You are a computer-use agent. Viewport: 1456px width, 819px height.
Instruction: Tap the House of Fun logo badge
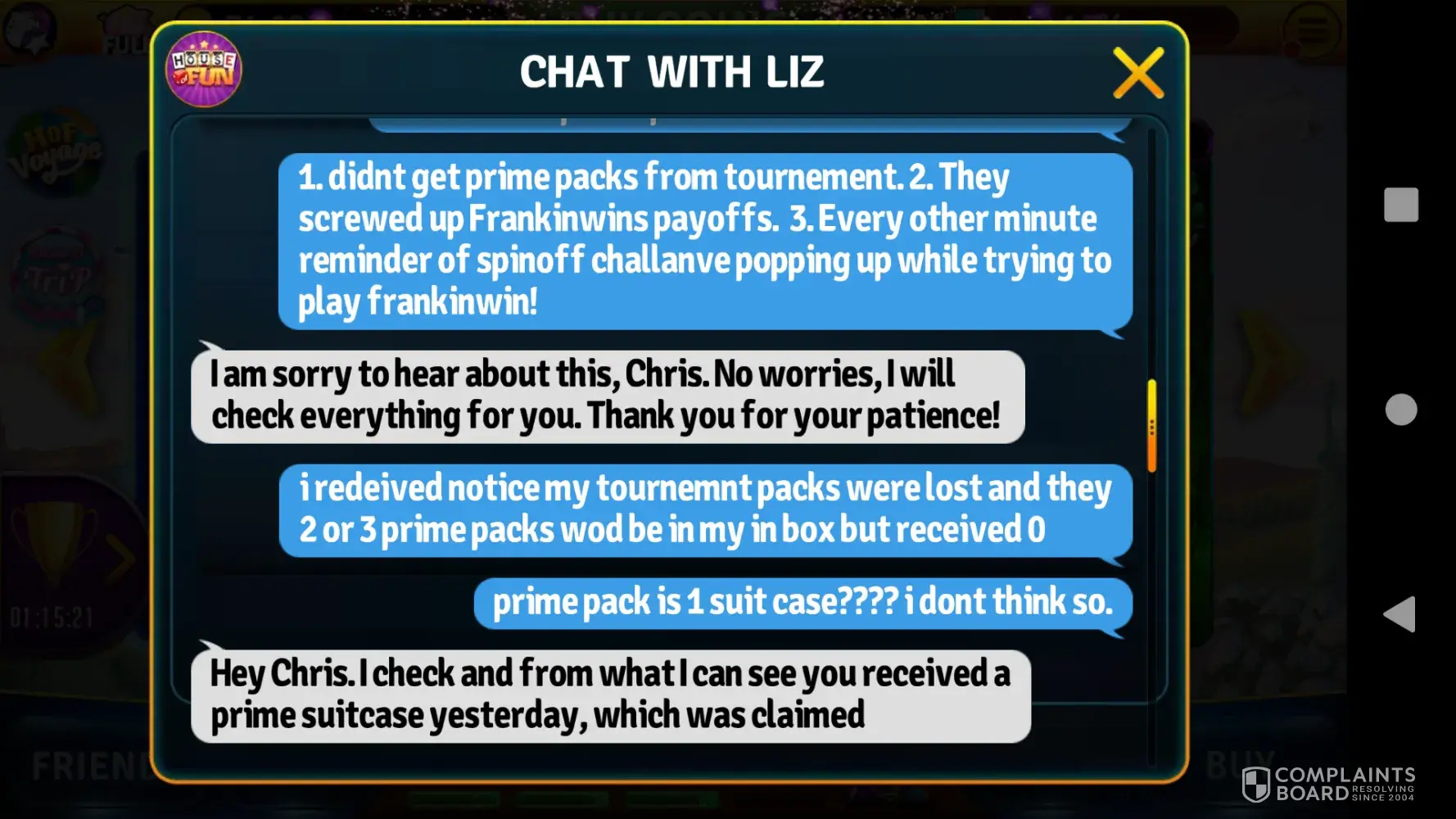tap(204, 70)
